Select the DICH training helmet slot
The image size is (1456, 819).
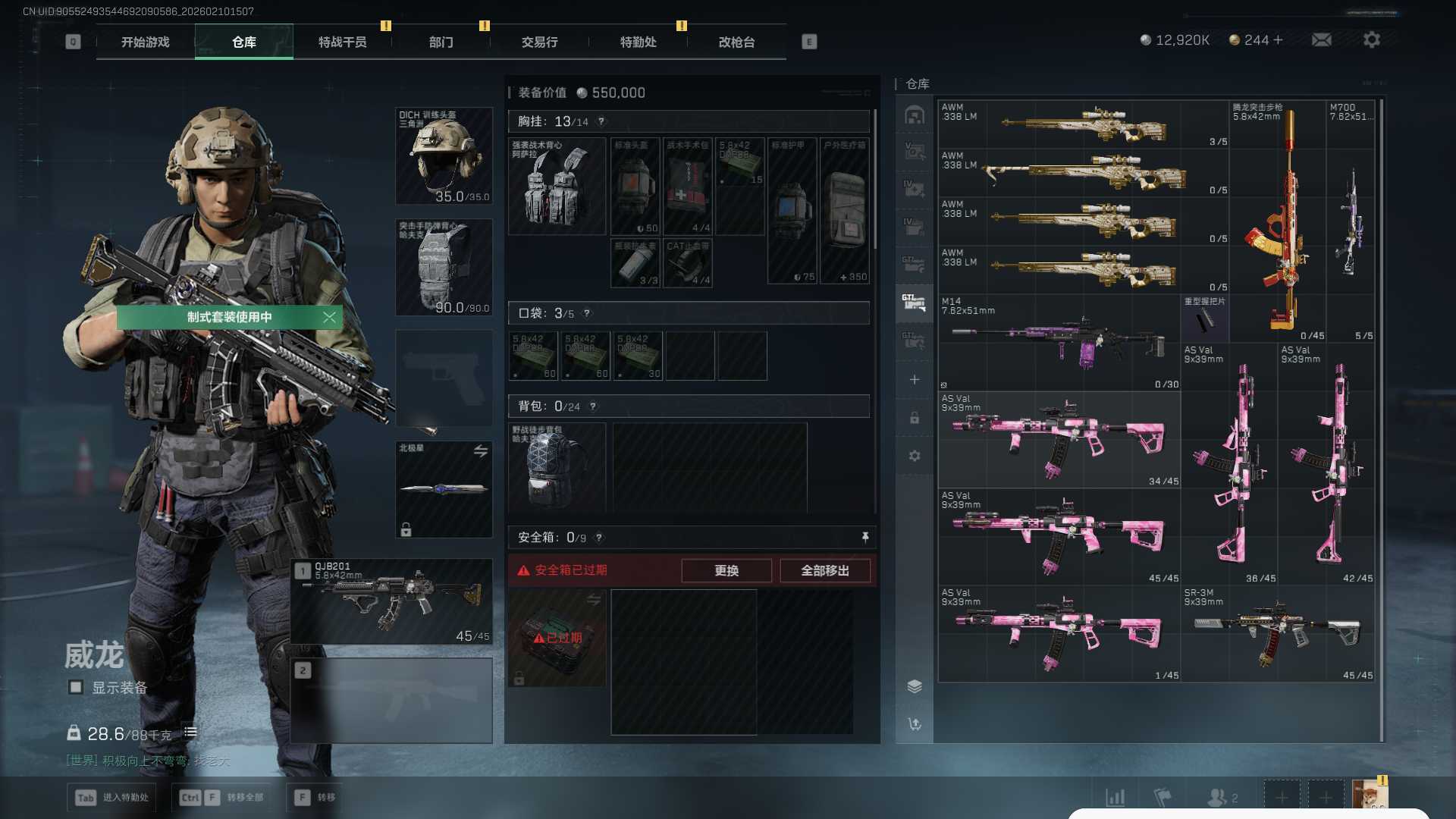(x=444, y=156)
